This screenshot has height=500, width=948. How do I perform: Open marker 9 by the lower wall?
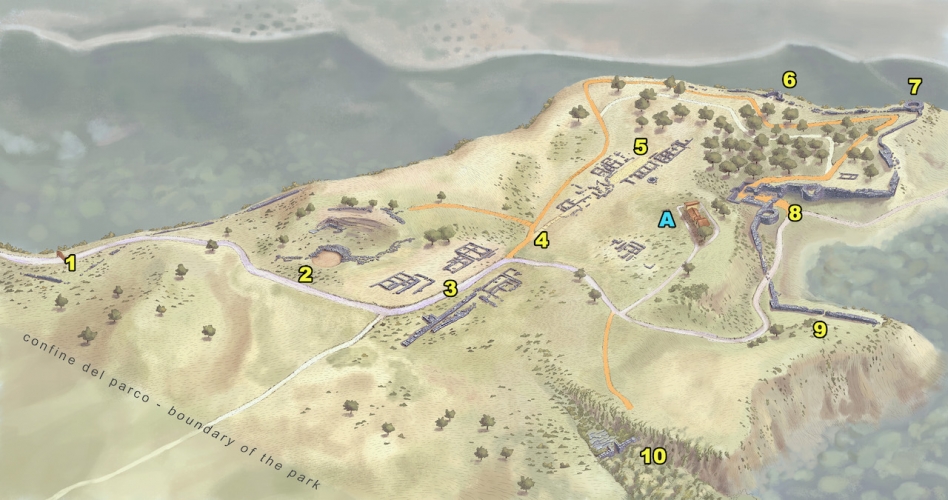819,329
